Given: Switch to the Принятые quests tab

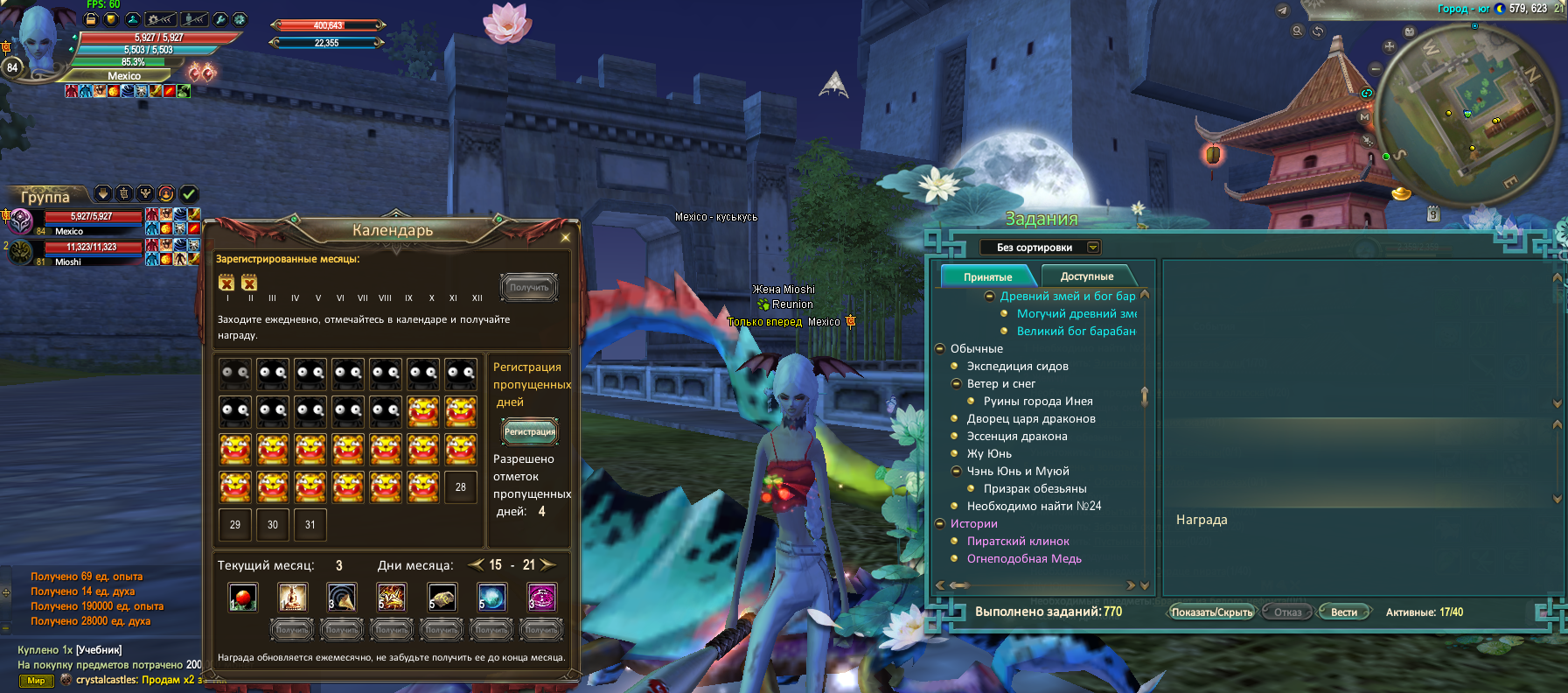Looking at the screenshot, I should pyautogui.click(x=987, y=276).
